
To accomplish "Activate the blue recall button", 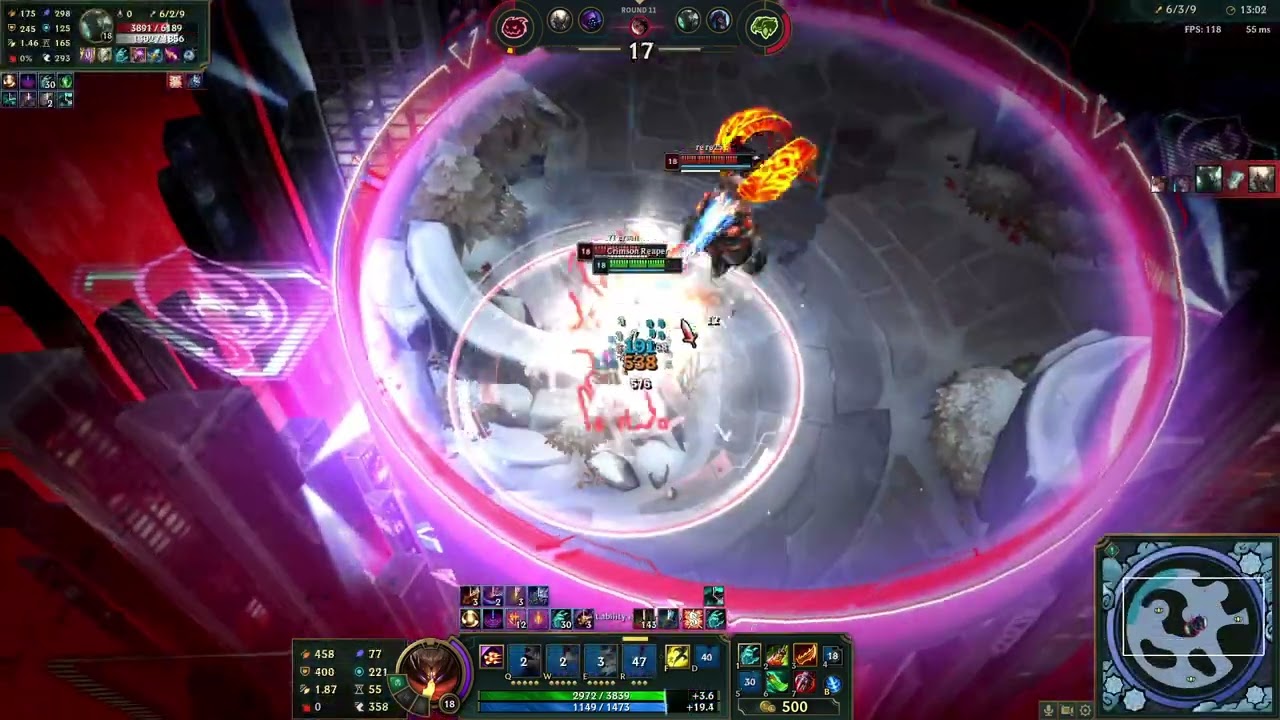I will pyautogui.click(x=832, y=683).
